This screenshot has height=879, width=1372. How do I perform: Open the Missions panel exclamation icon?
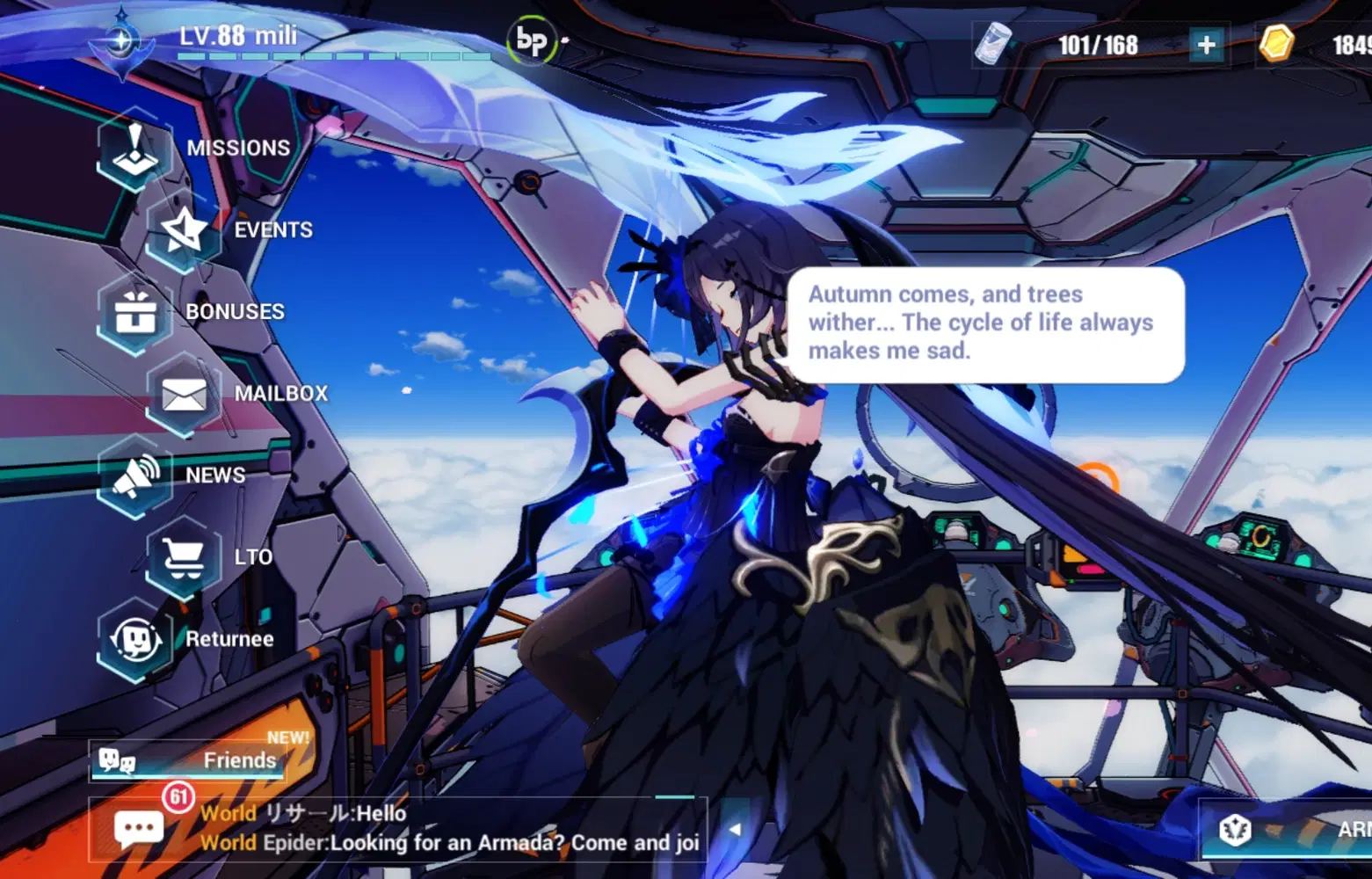click(x=134, y=149)
